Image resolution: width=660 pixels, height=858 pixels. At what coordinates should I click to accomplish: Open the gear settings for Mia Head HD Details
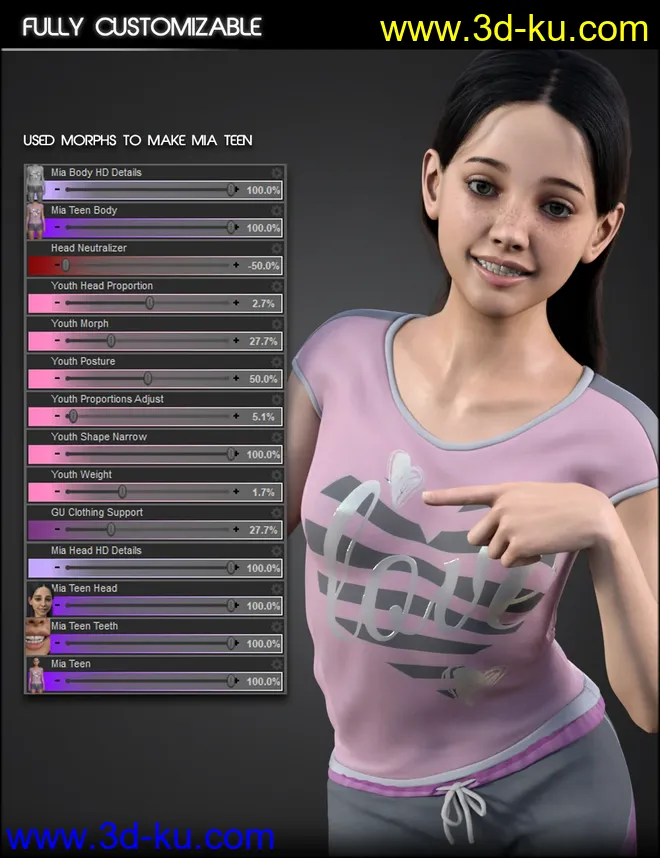coord(277,550)
